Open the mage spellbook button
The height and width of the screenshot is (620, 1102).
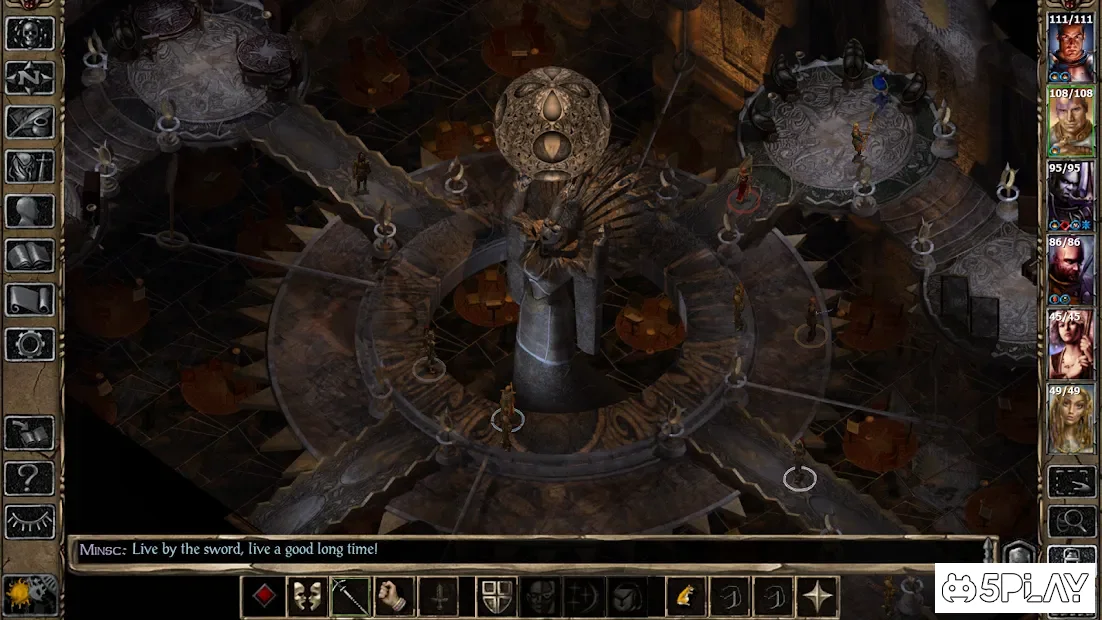pyautogui.click(x=30, y=255)
